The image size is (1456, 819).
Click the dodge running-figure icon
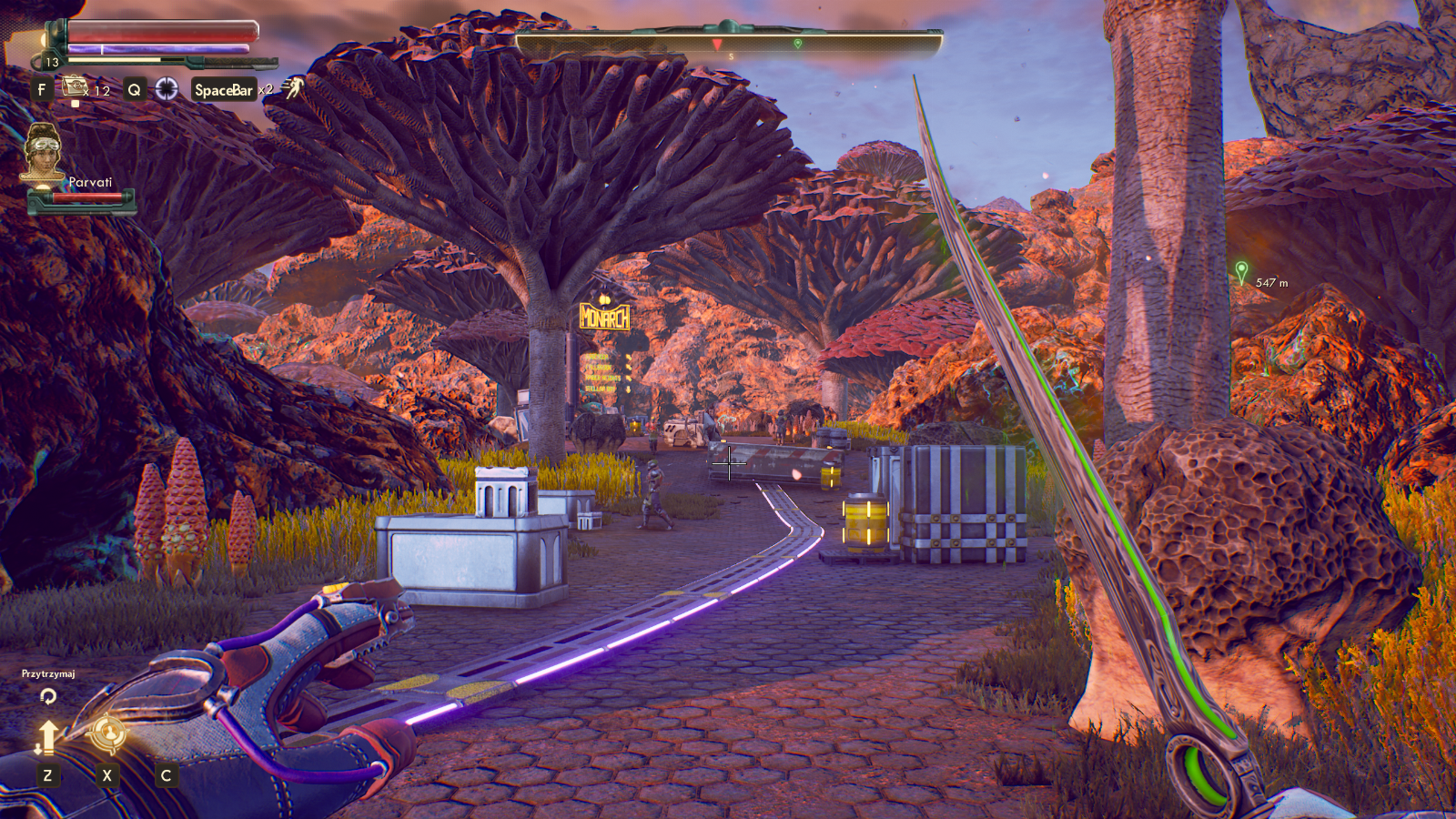(x=293, y=87)
